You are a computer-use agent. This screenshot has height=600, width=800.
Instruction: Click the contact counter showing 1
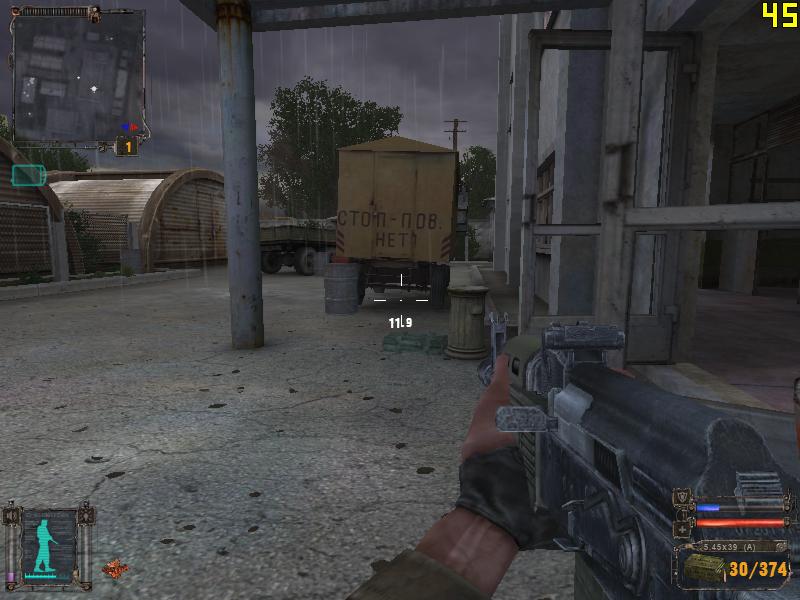[x=127, y=147]
